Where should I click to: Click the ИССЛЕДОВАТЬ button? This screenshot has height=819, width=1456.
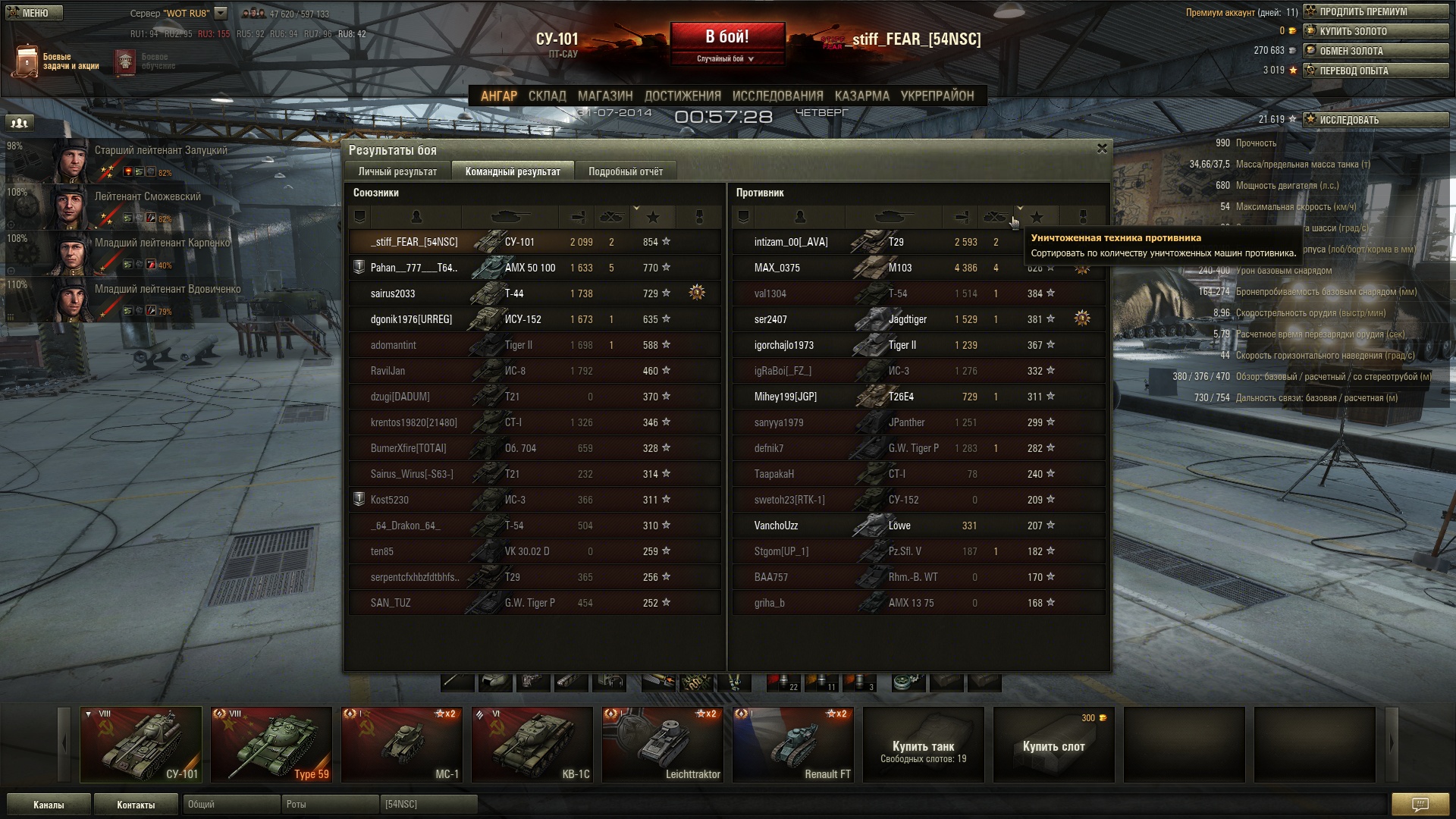[1376, 120]
